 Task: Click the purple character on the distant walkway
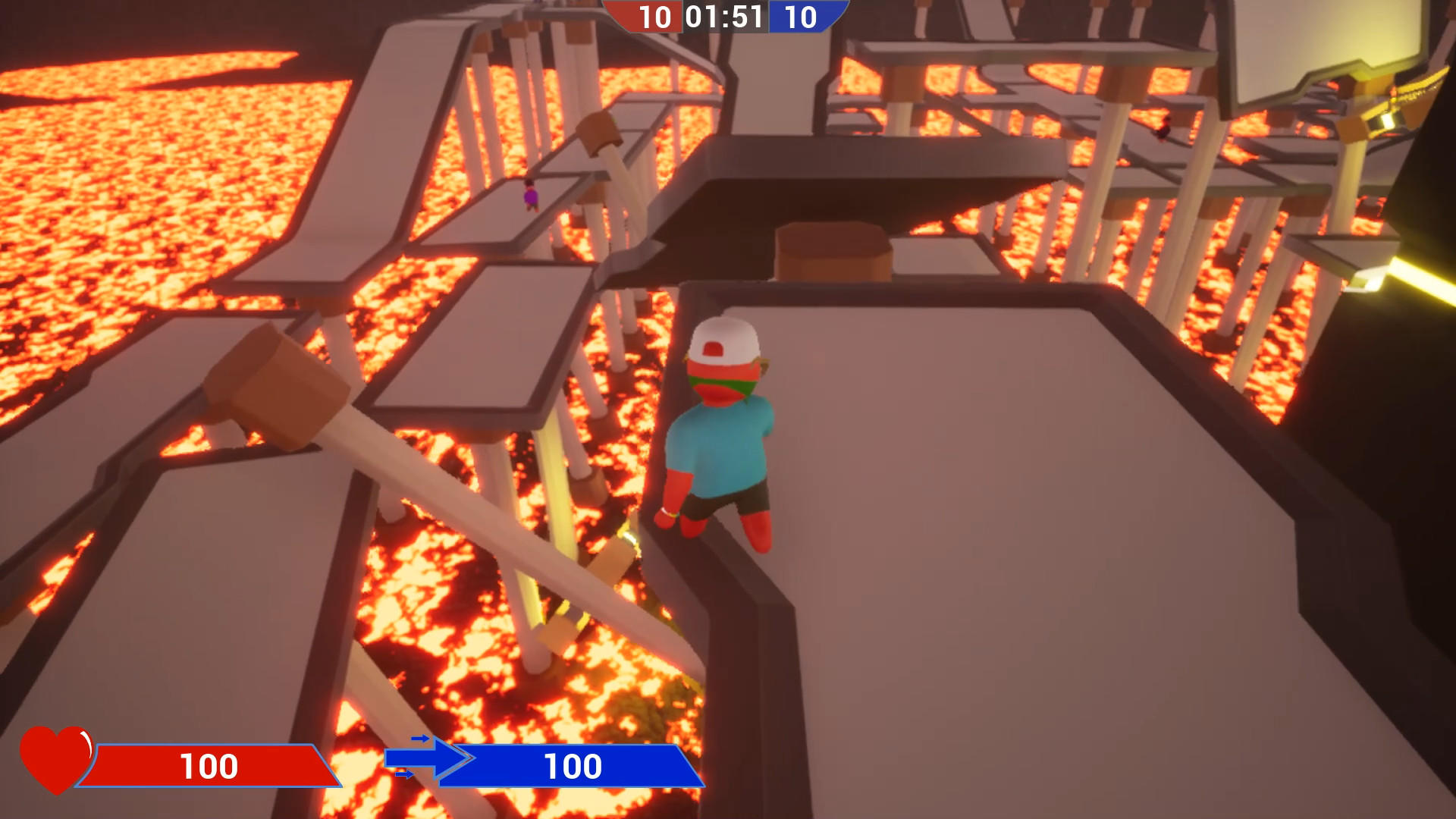pos(529,196)
